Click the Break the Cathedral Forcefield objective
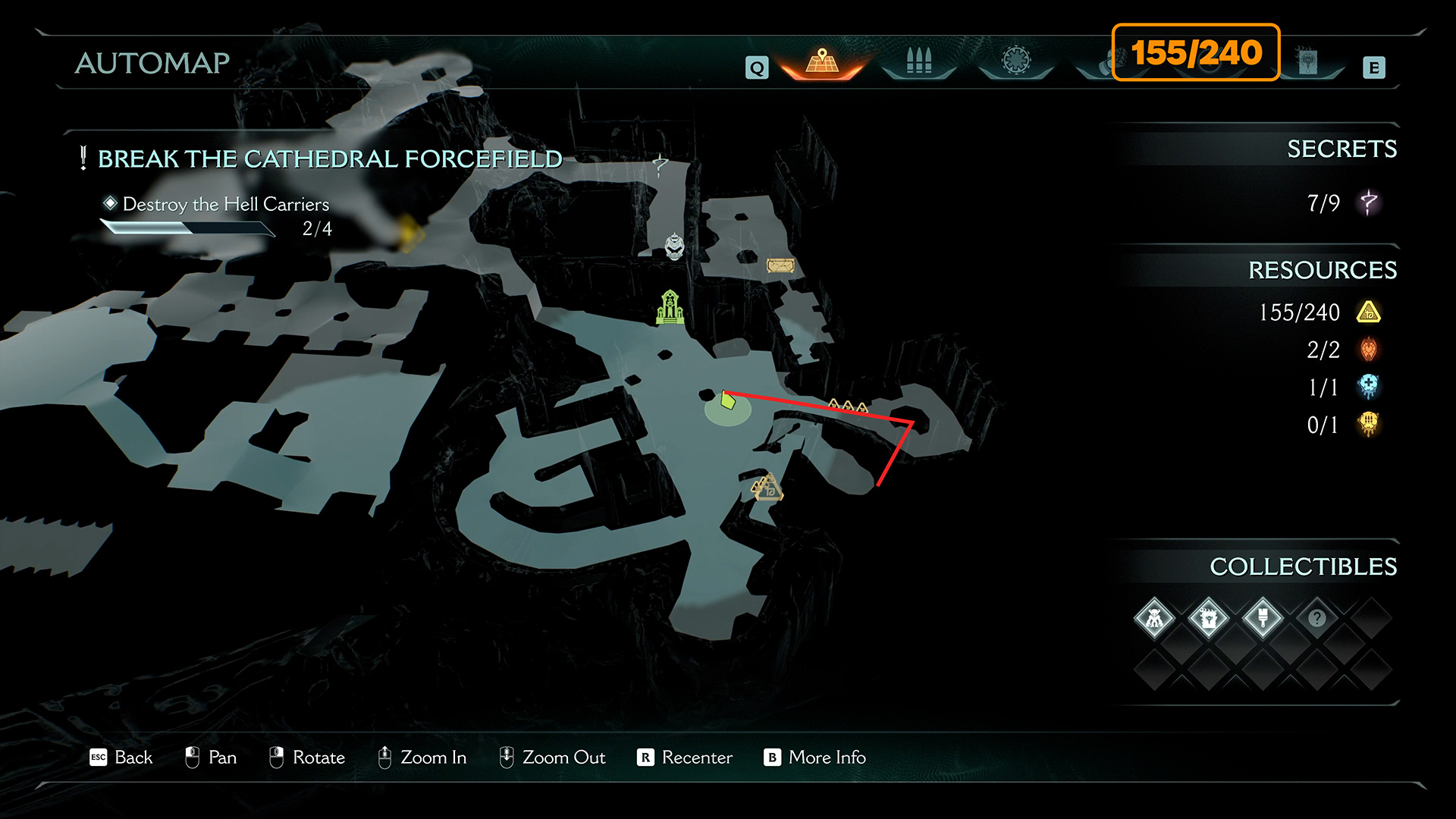1456x819 pixels. [330, 159]
